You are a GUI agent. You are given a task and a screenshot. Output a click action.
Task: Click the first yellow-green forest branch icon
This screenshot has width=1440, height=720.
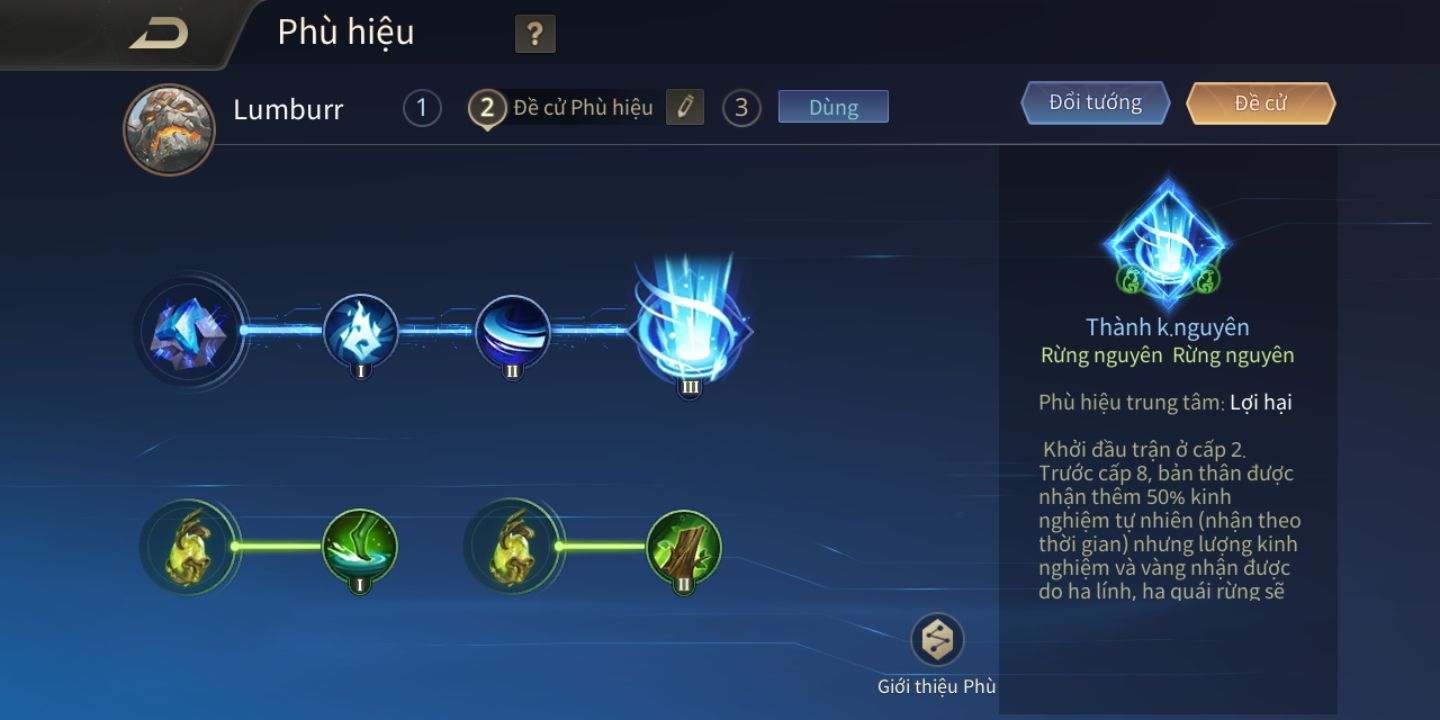190,546
